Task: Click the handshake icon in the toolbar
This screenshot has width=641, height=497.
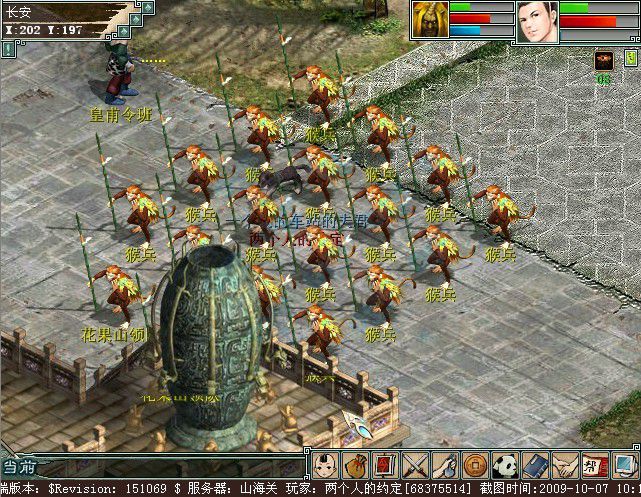Action: click(x=565, y=464)
